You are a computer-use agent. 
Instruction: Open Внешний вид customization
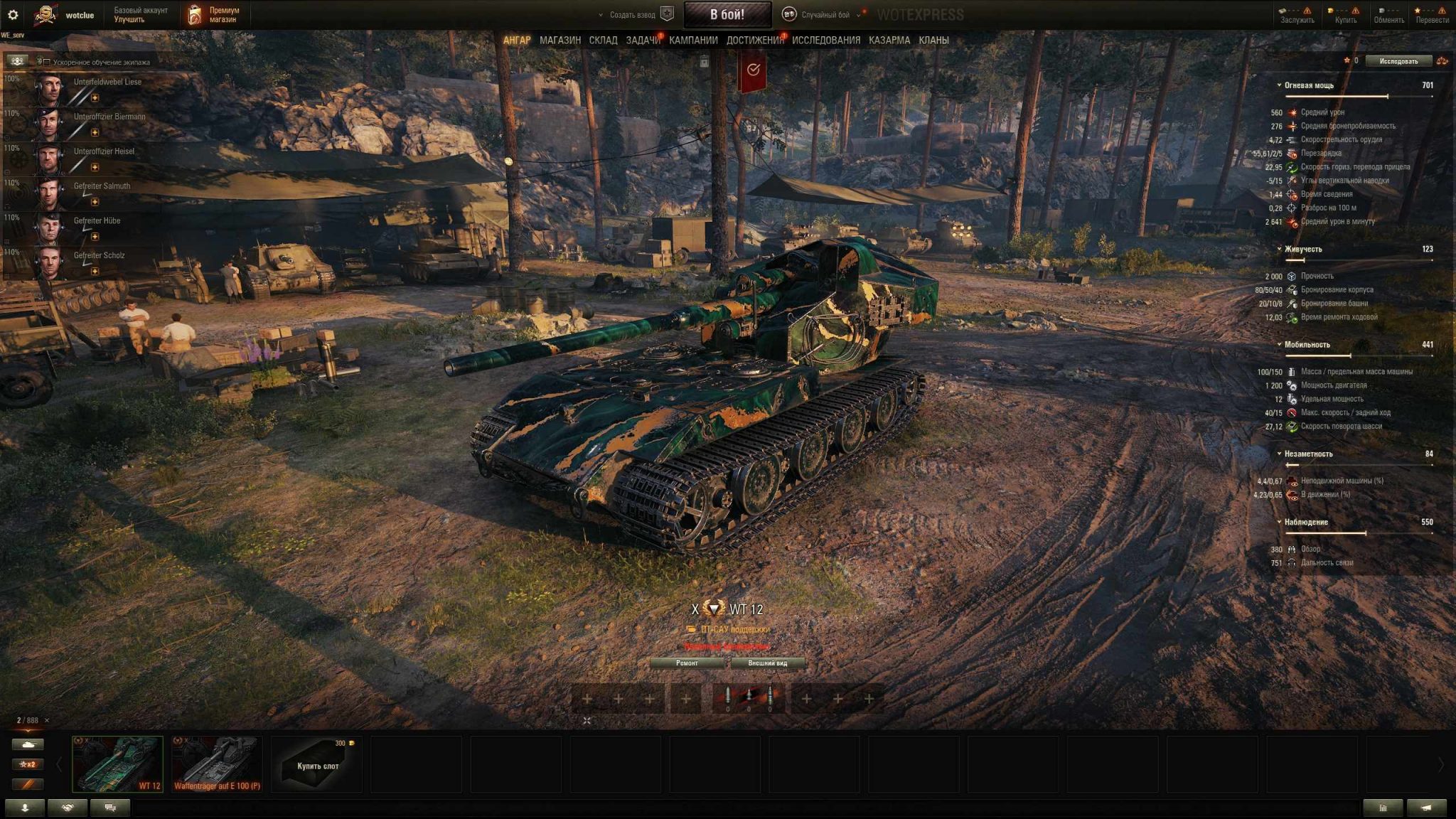767,663
